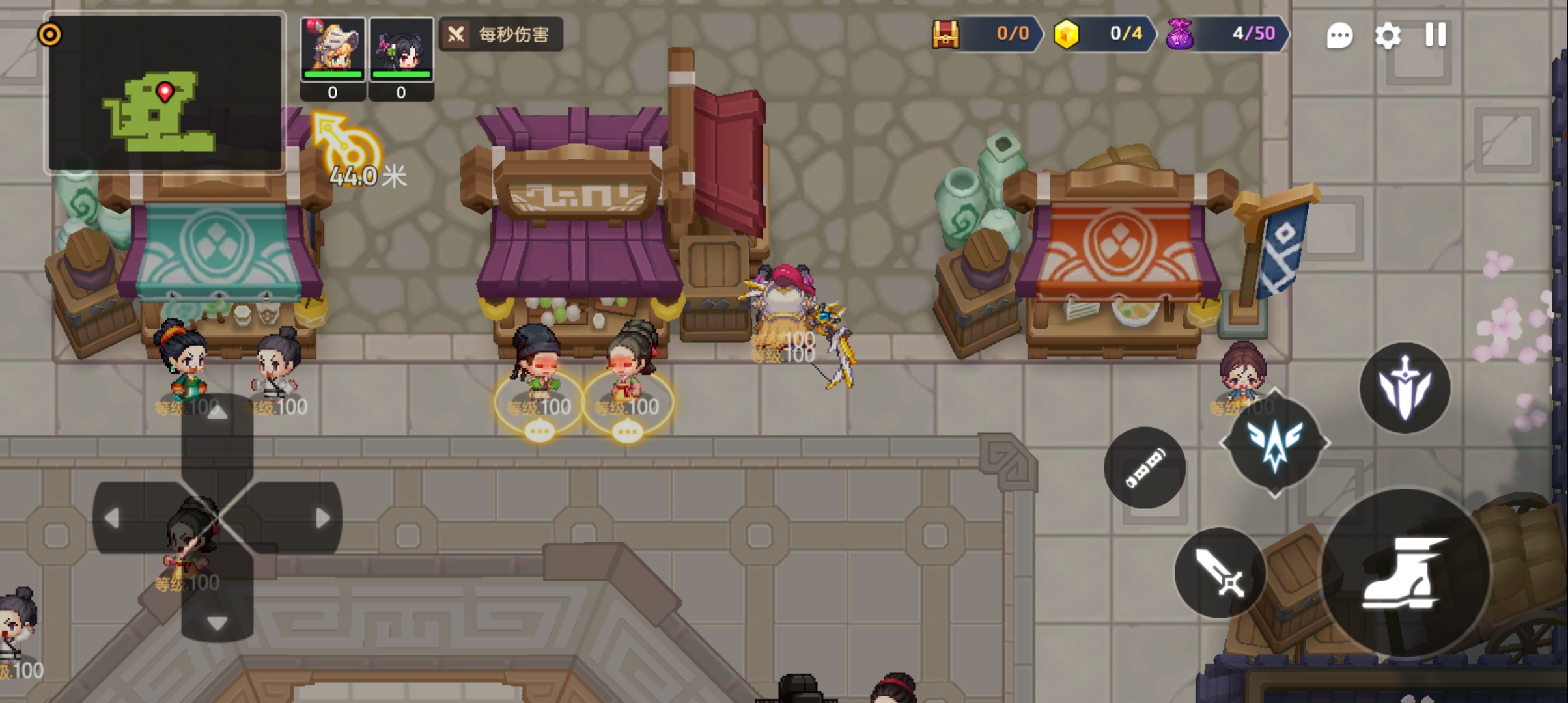Open the settings gear
This screenshot has height=703, width=1568.
pyautogui.click(x=1388, y=35)
